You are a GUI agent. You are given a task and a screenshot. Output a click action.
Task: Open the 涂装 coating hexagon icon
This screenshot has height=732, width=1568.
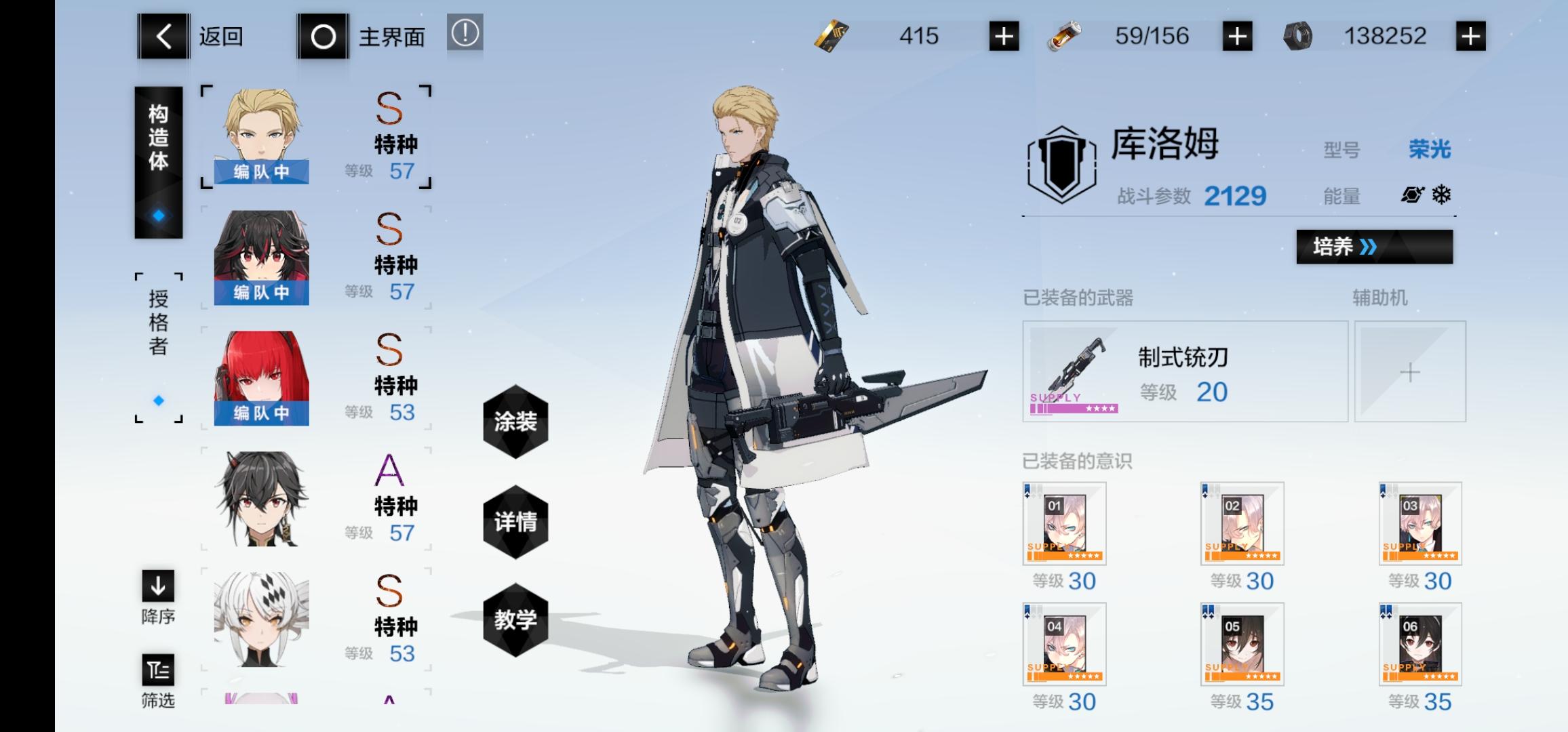click(516, 424)
